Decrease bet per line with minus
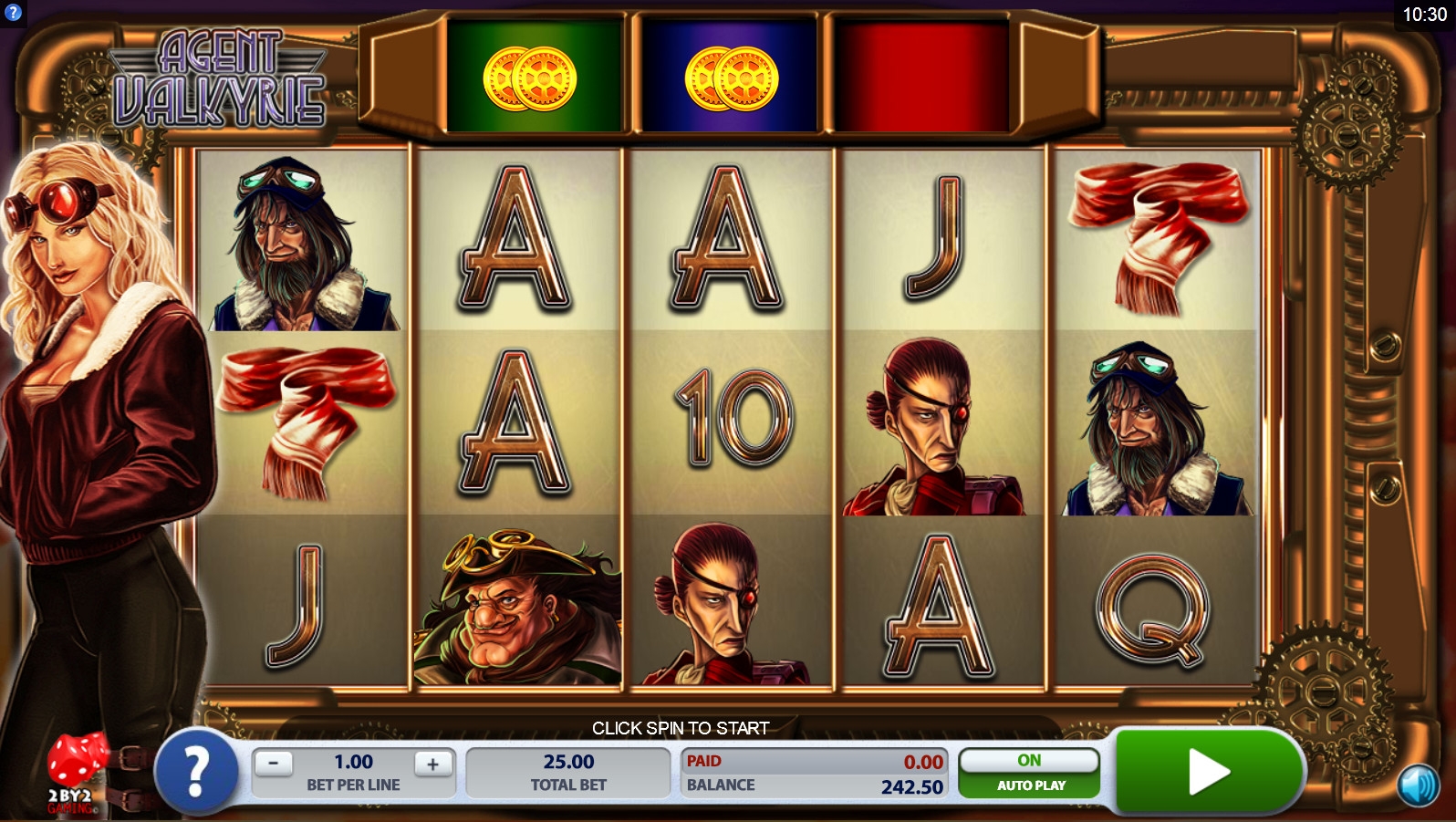The height and width of the screenshot is (822, 1456). tap(273, 764)
